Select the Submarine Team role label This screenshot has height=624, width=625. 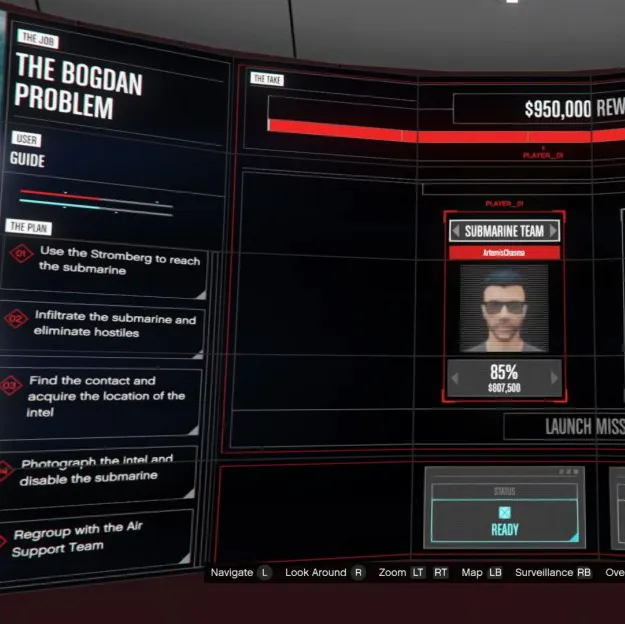point(504,231)
